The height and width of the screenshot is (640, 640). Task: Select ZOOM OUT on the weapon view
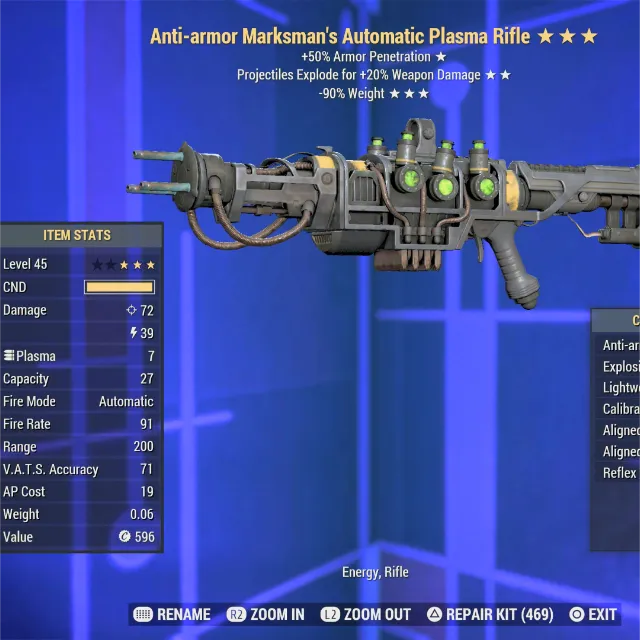365,614
